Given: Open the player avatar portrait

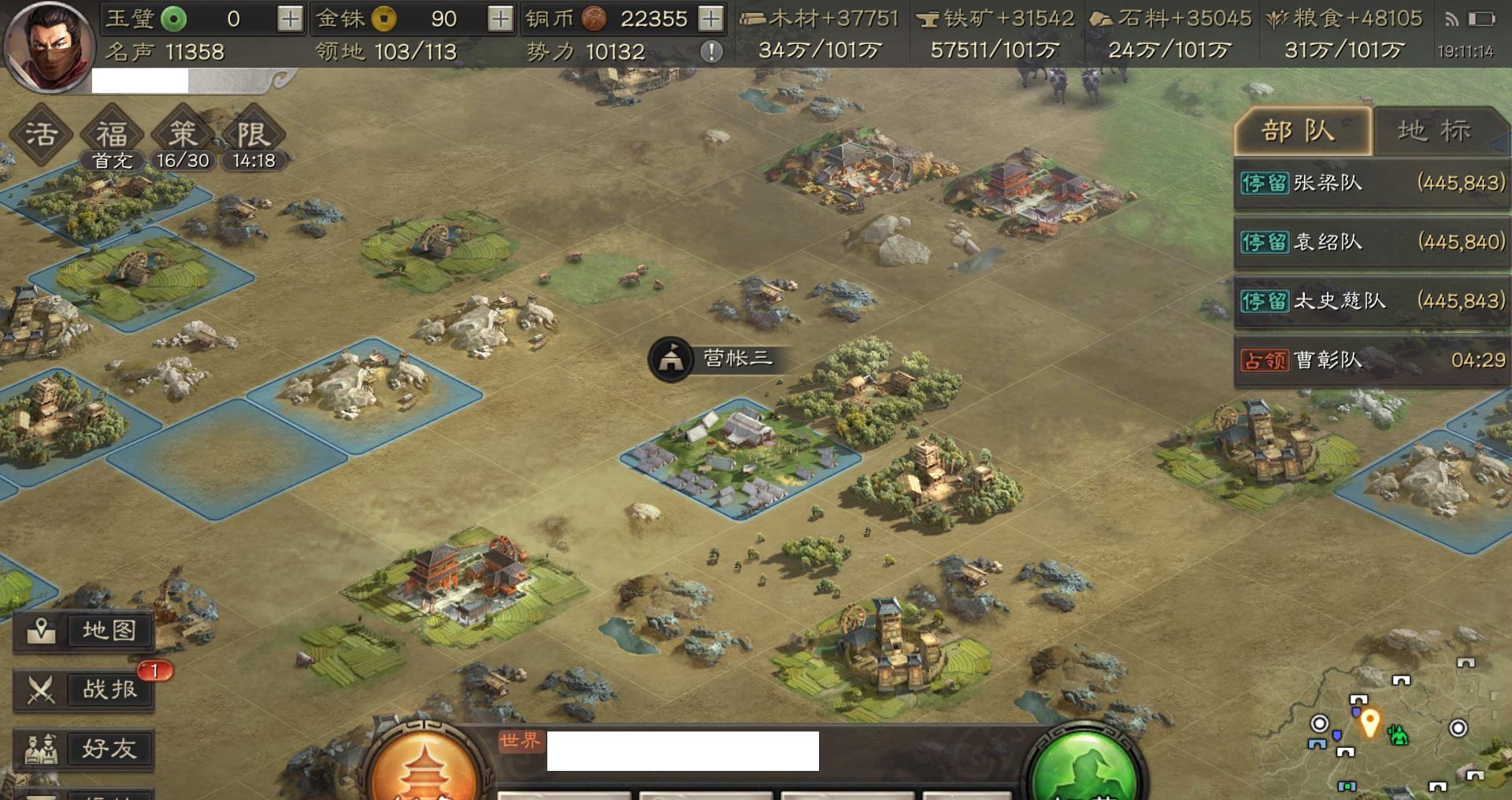Looking at the screenshot, I should click(47, 46).
